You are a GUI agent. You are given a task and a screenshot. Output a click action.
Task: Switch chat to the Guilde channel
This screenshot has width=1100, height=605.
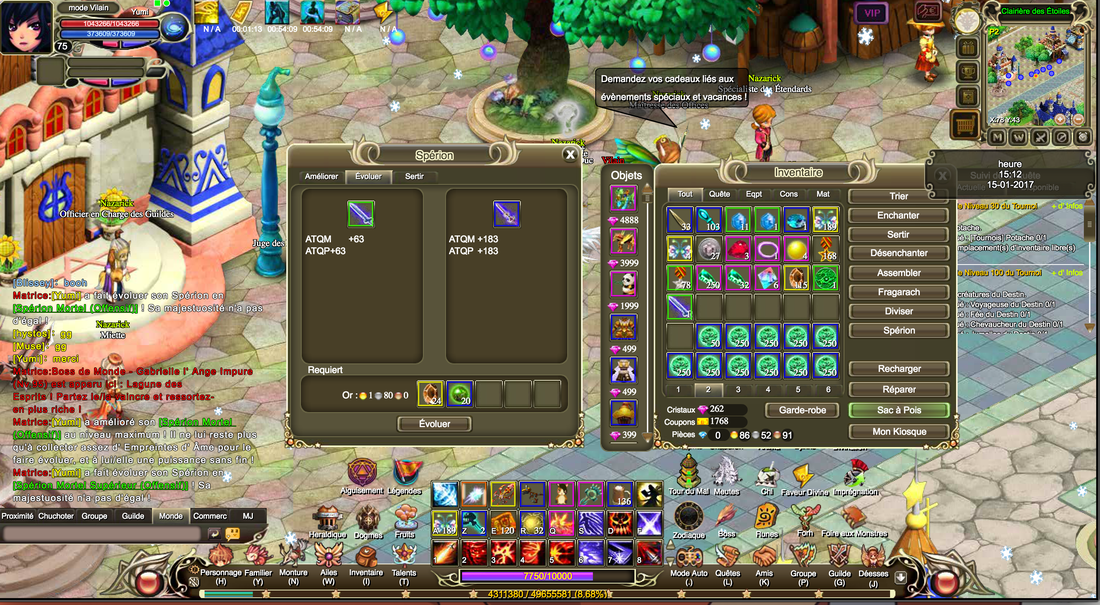[x=132, y=516]
